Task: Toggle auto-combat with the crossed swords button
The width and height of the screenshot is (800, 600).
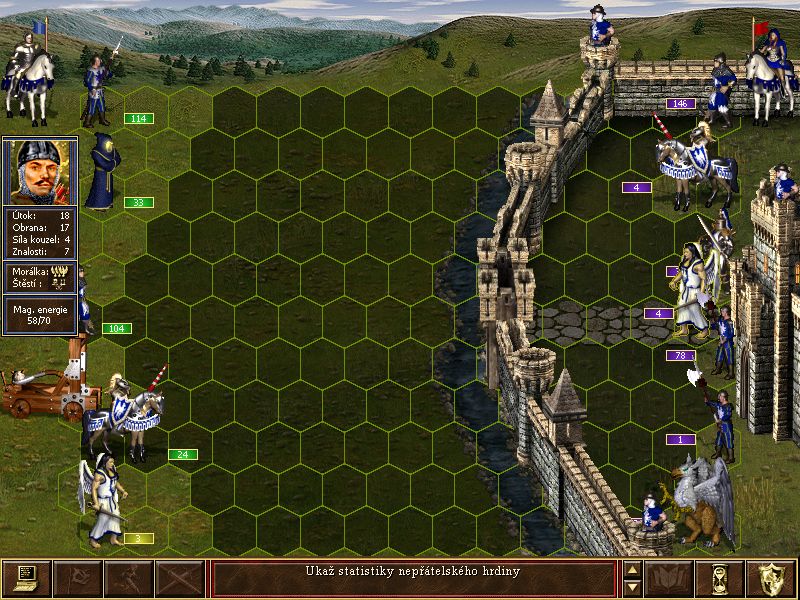Action: [x=180, y=578]
